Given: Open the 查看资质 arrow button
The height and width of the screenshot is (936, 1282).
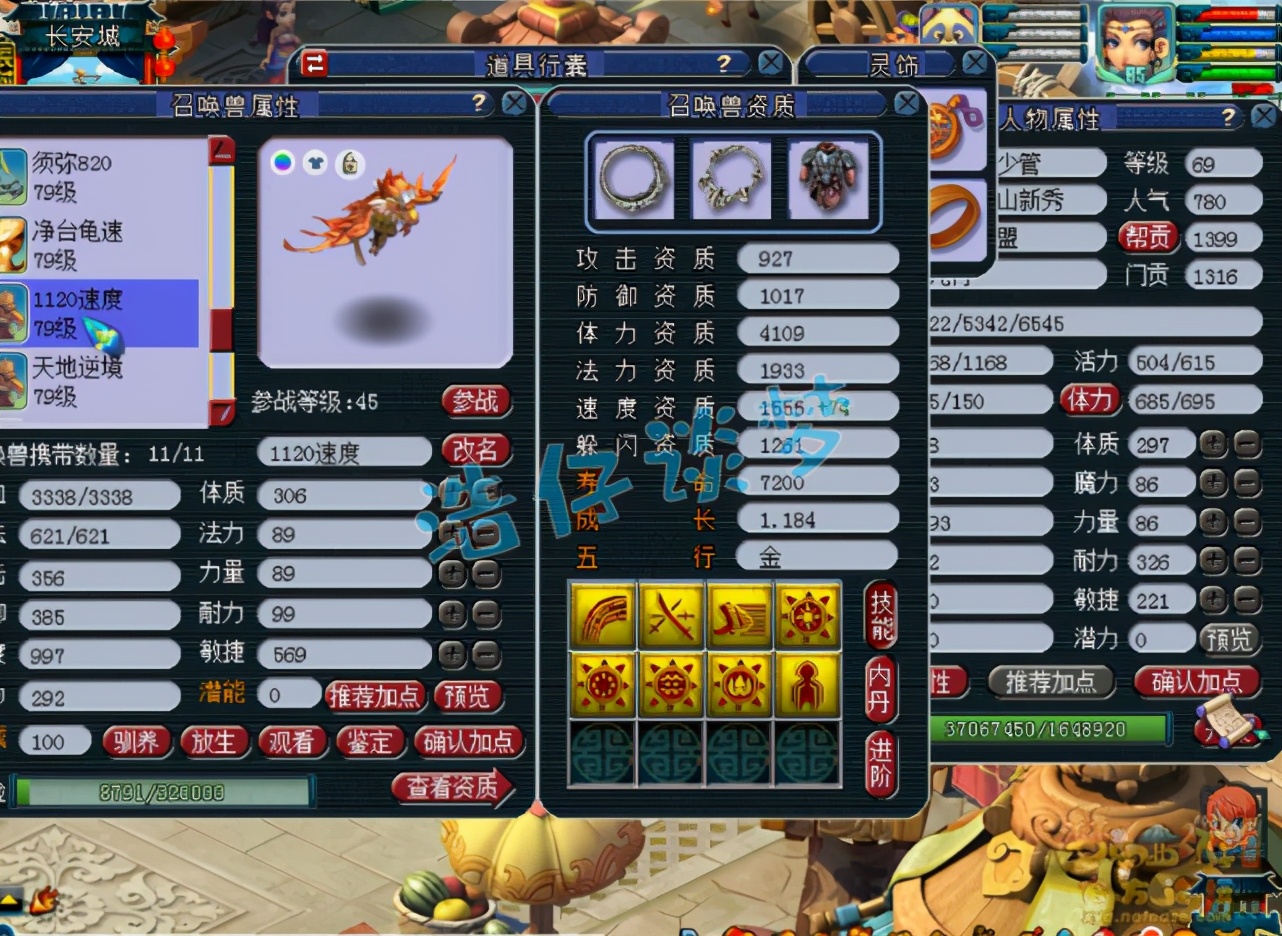Looking at the screenshot, I should pos(452,788).
